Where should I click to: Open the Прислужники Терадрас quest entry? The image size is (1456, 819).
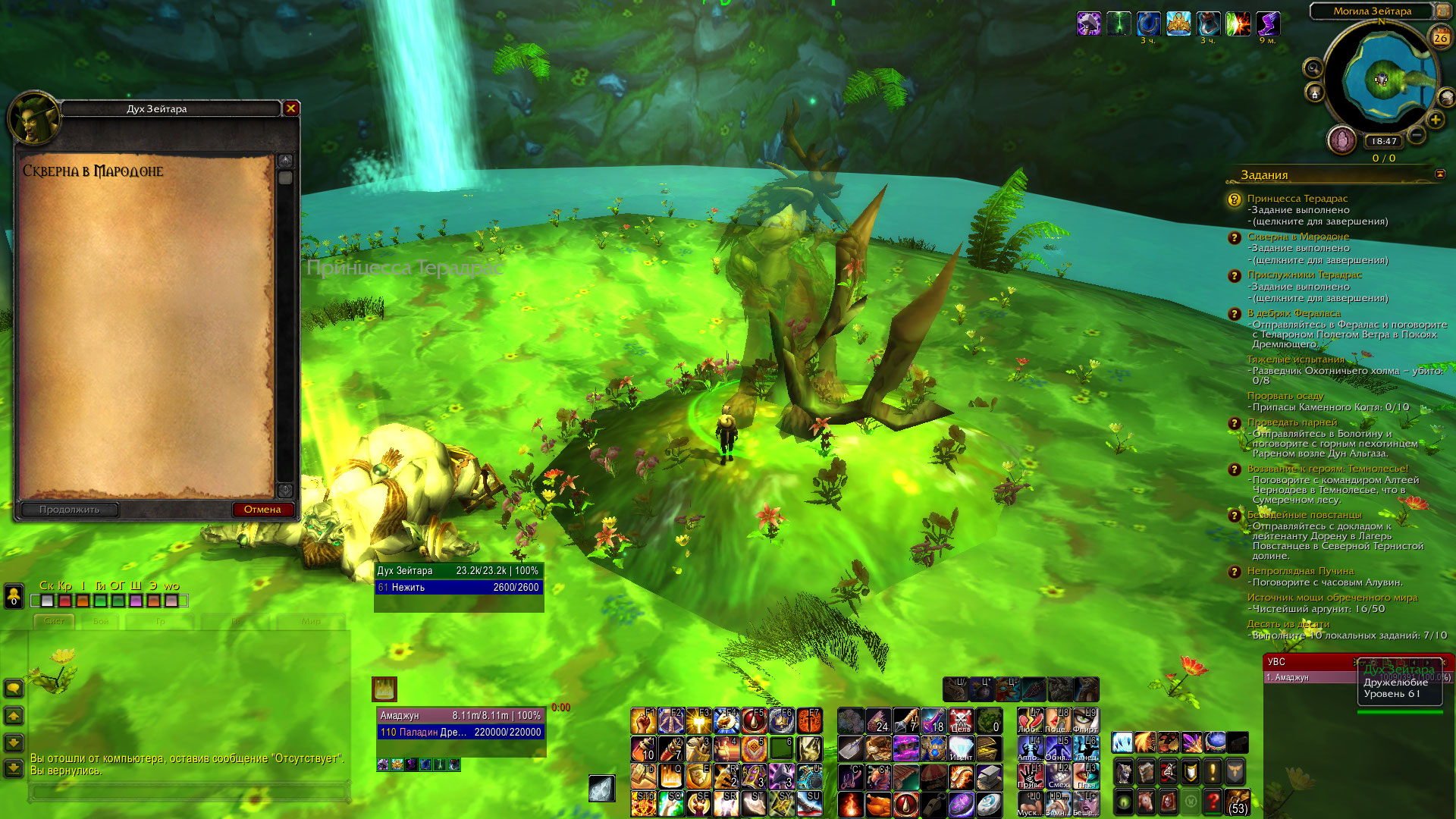[x=1304, y=275]
